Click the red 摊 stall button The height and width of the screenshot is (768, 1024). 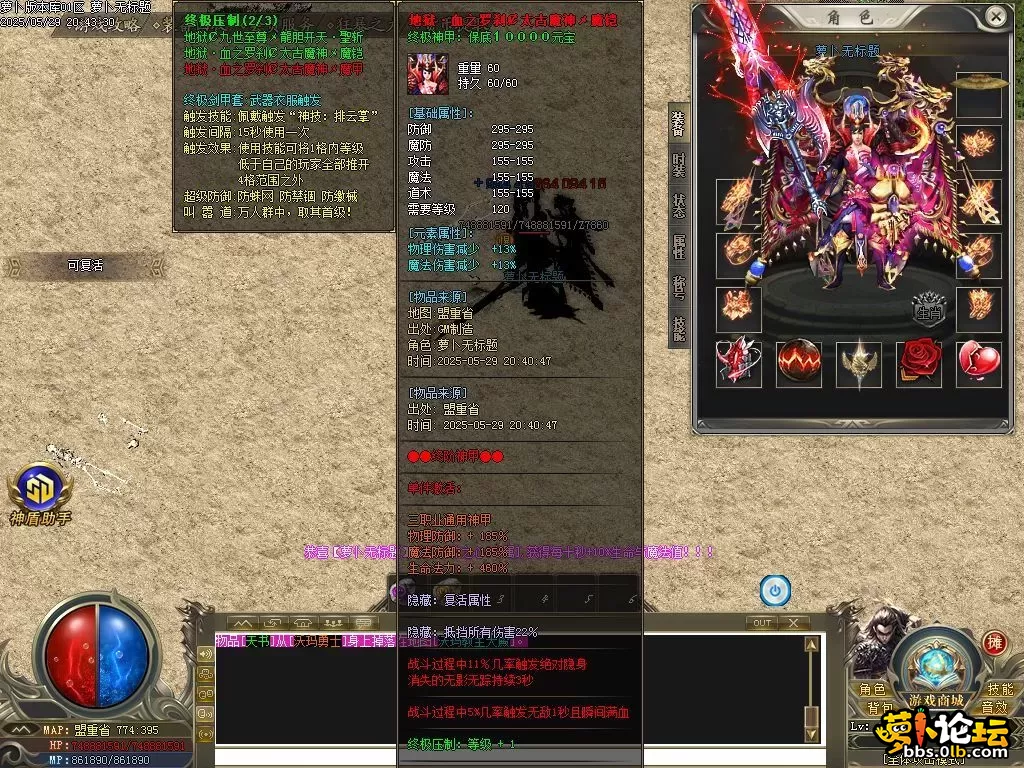coord(994,642)
